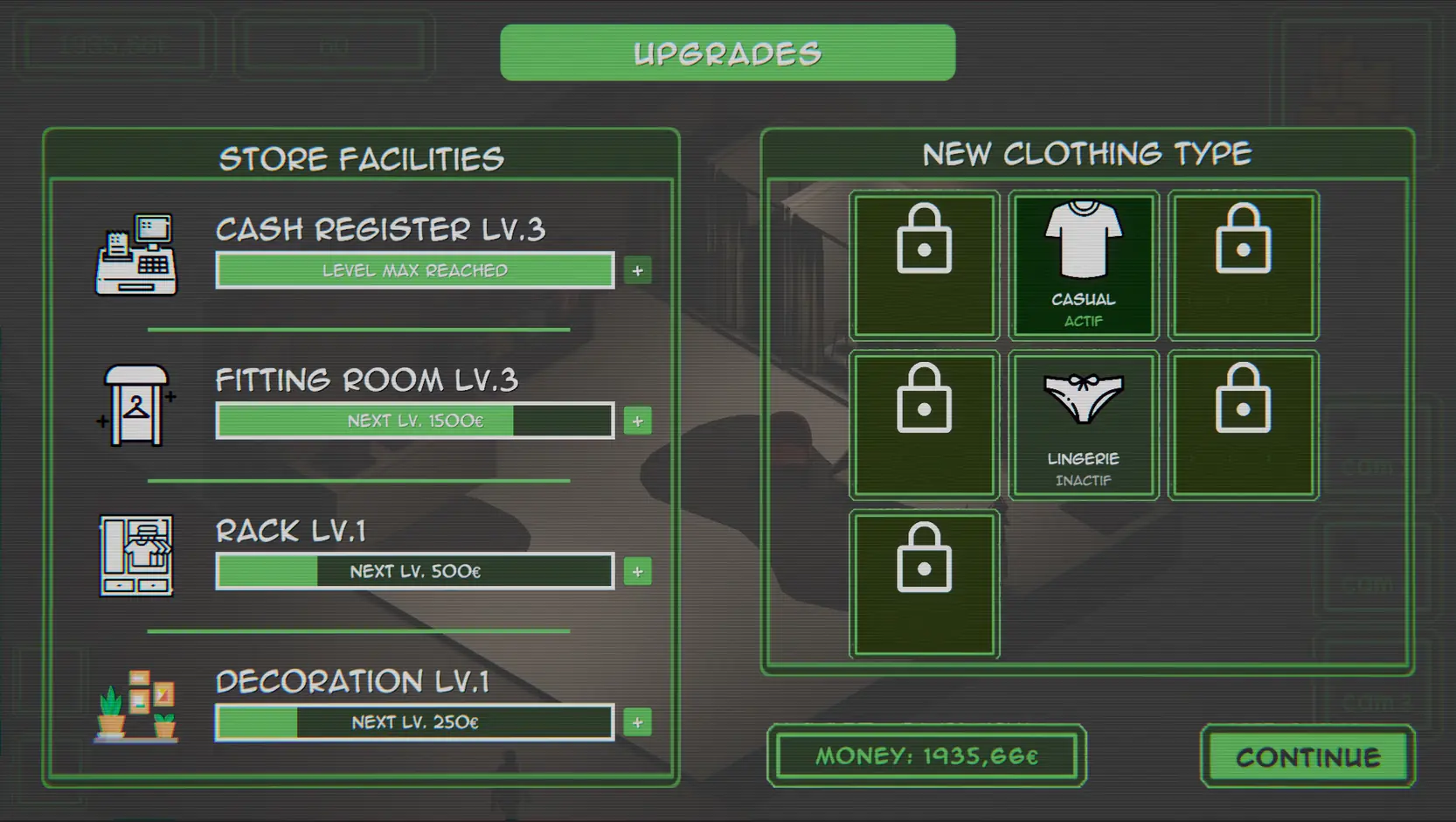Click the Continue button
Viewport: 1456px width, 822px height.
1307,756
